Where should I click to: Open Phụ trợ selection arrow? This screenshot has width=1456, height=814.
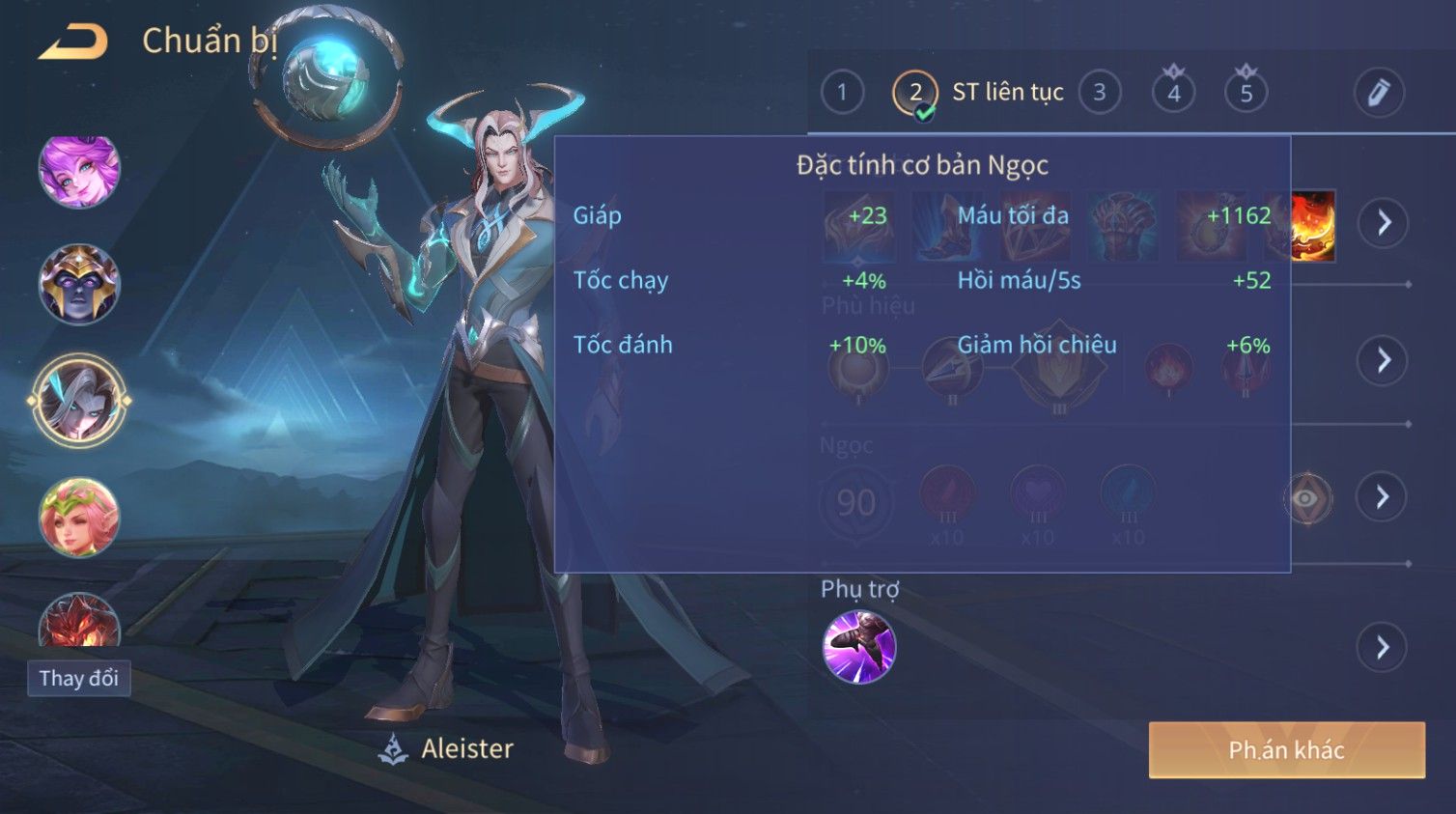(1384, 647)
